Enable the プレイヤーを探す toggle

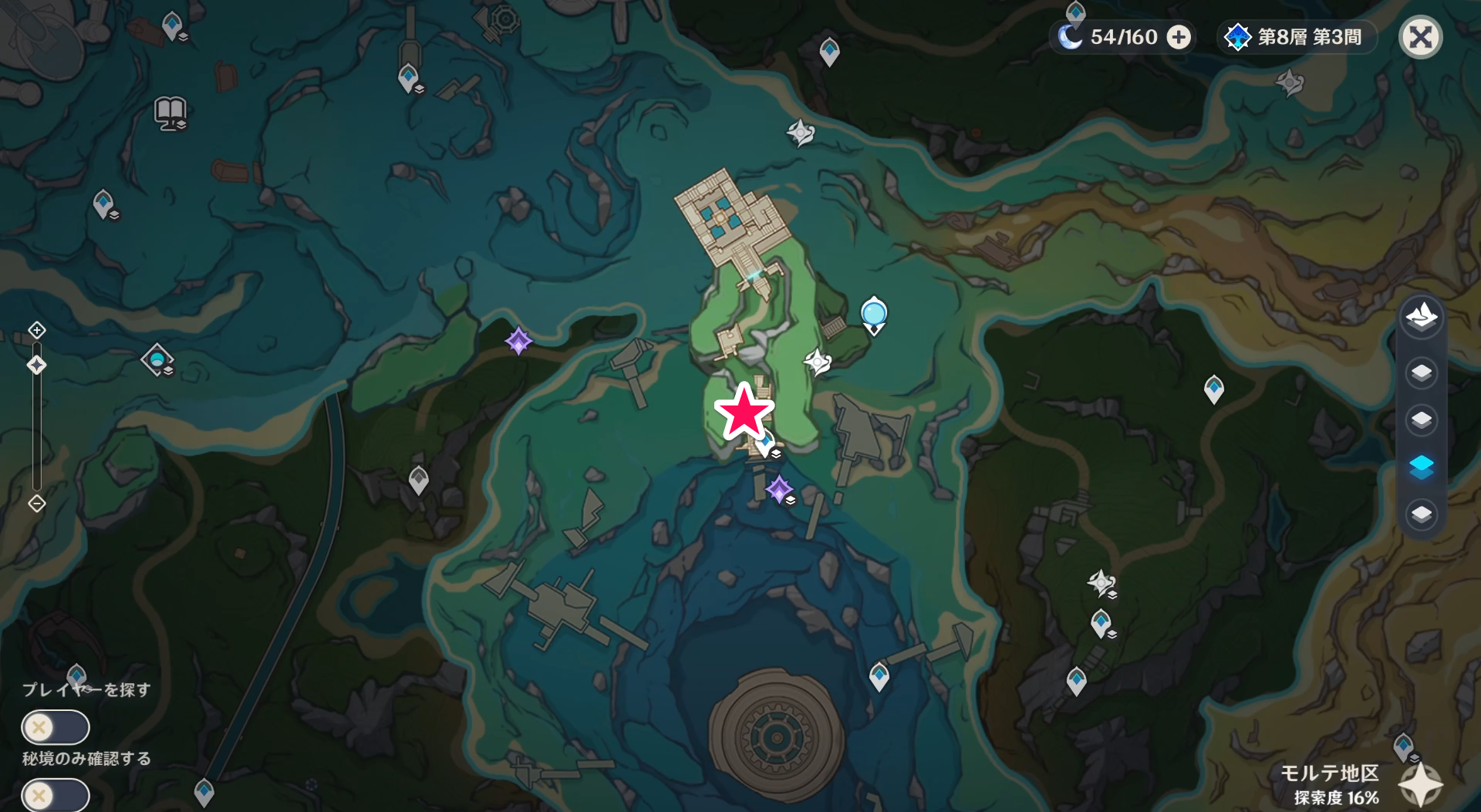[x=54, y=726]
